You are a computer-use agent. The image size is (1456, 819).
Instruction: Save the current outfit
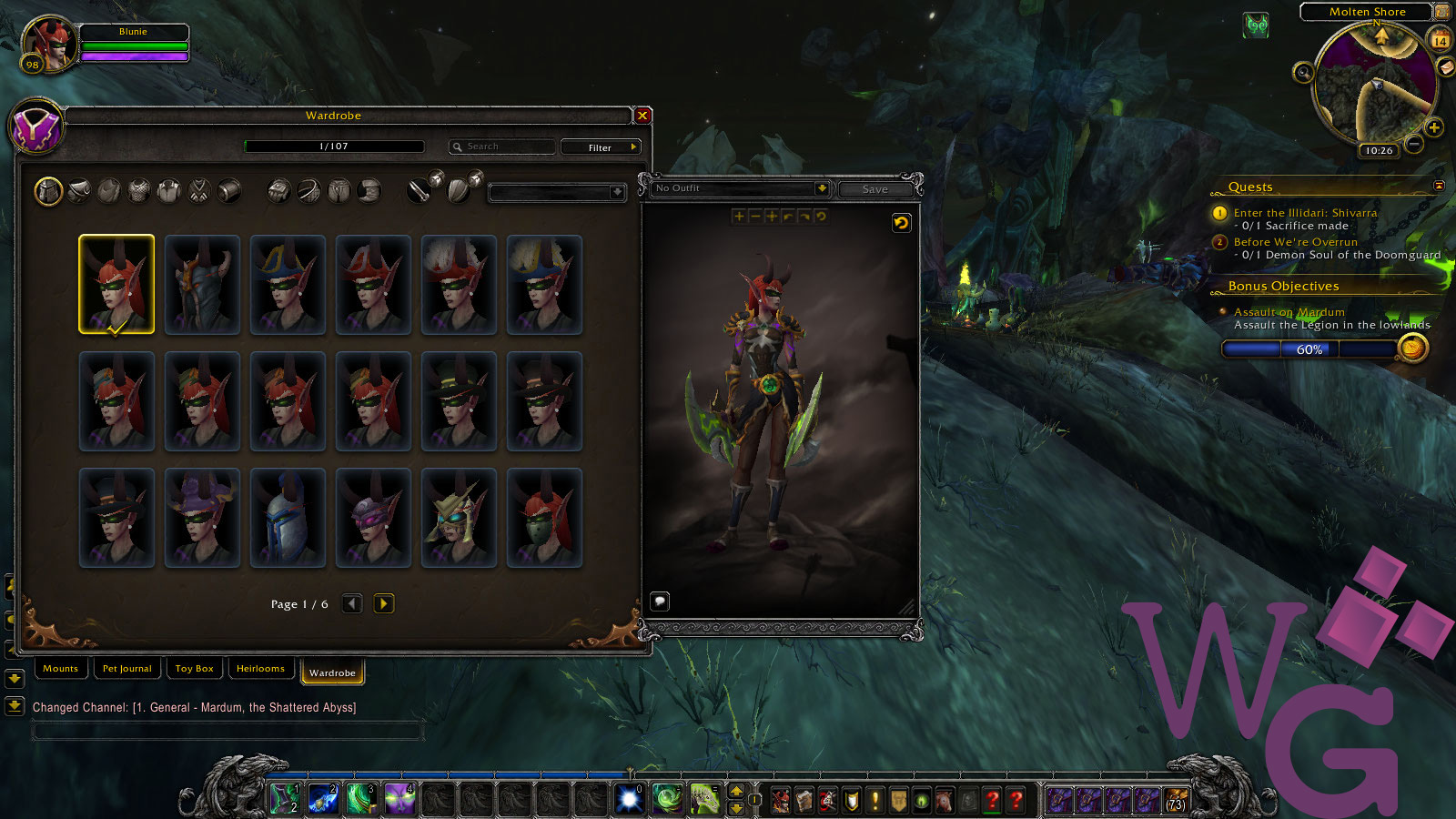click(875, 189)
